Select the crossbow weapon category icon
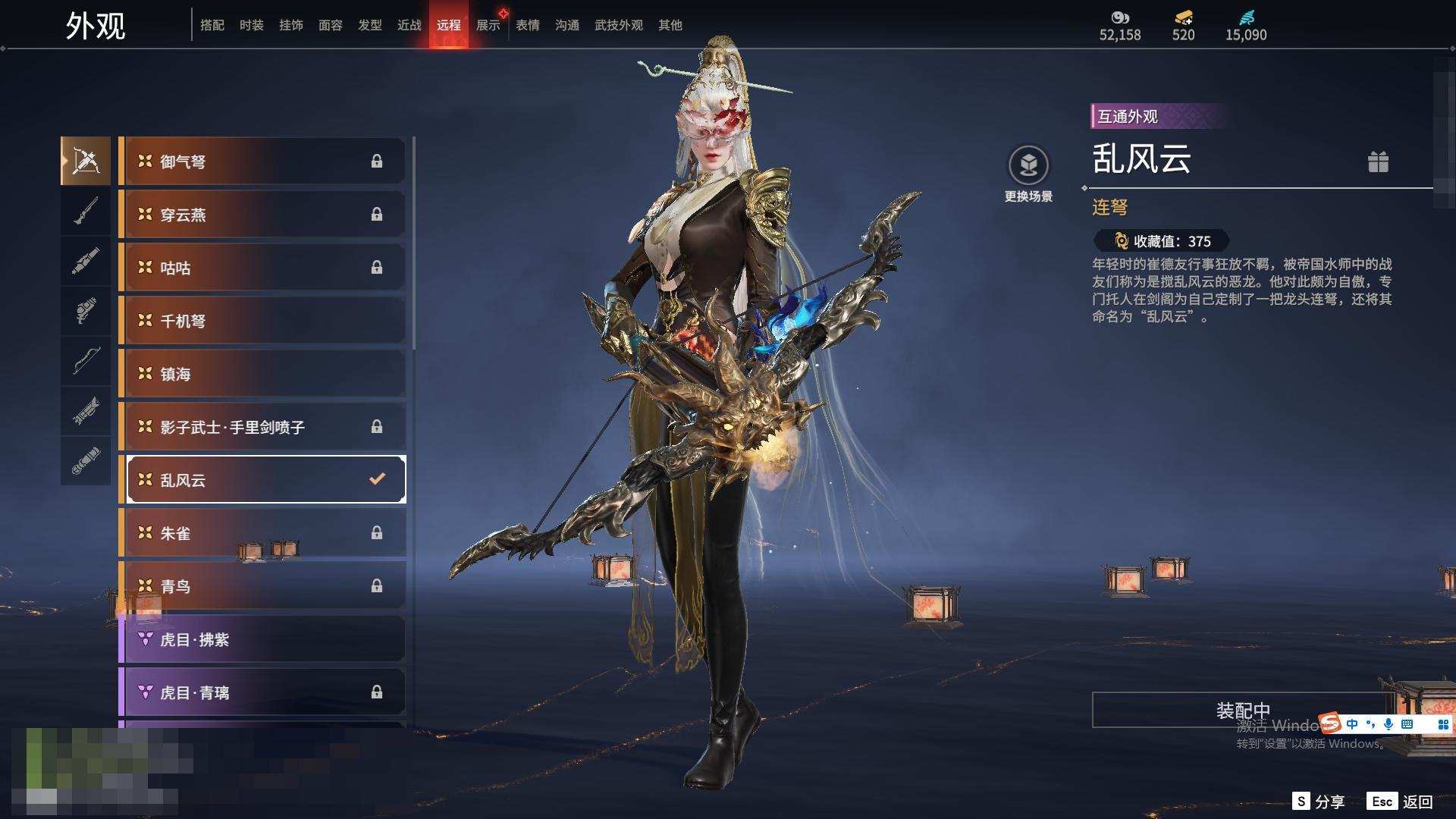1456x819 pixels. [x=86, y=161]
